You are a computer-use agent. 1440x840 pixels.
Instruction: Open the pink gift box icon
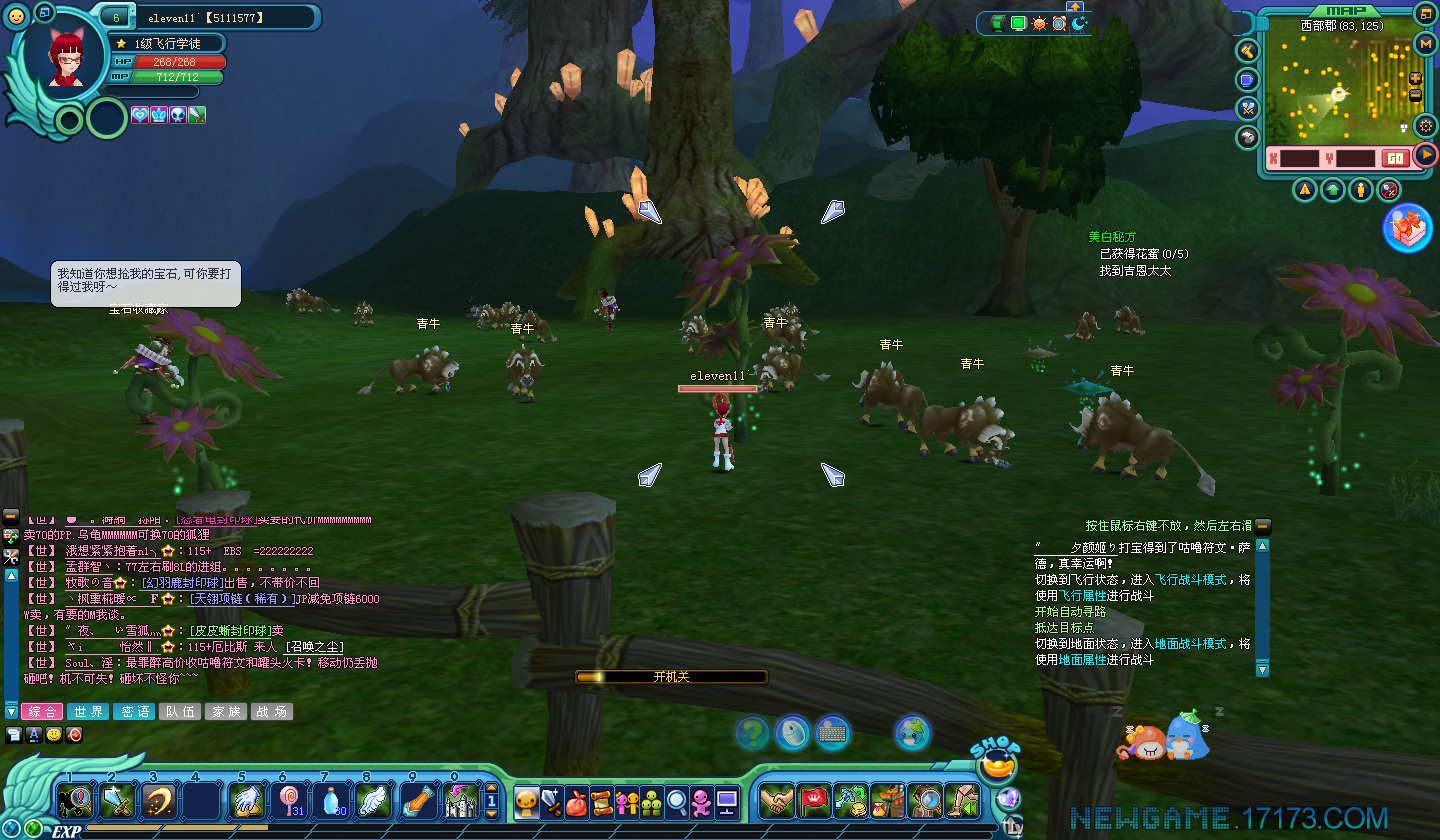[x=1407, y=228]
